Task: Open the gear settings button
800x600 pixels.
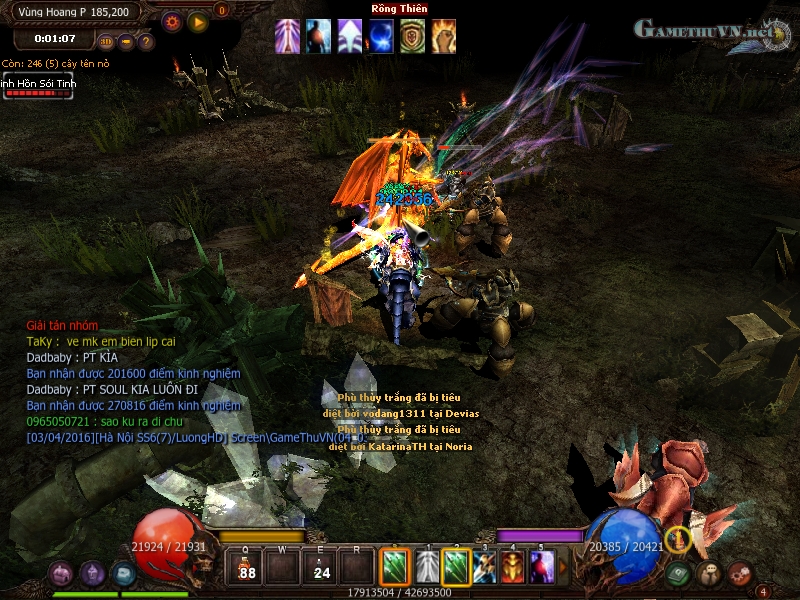Action: pos(172,21)
